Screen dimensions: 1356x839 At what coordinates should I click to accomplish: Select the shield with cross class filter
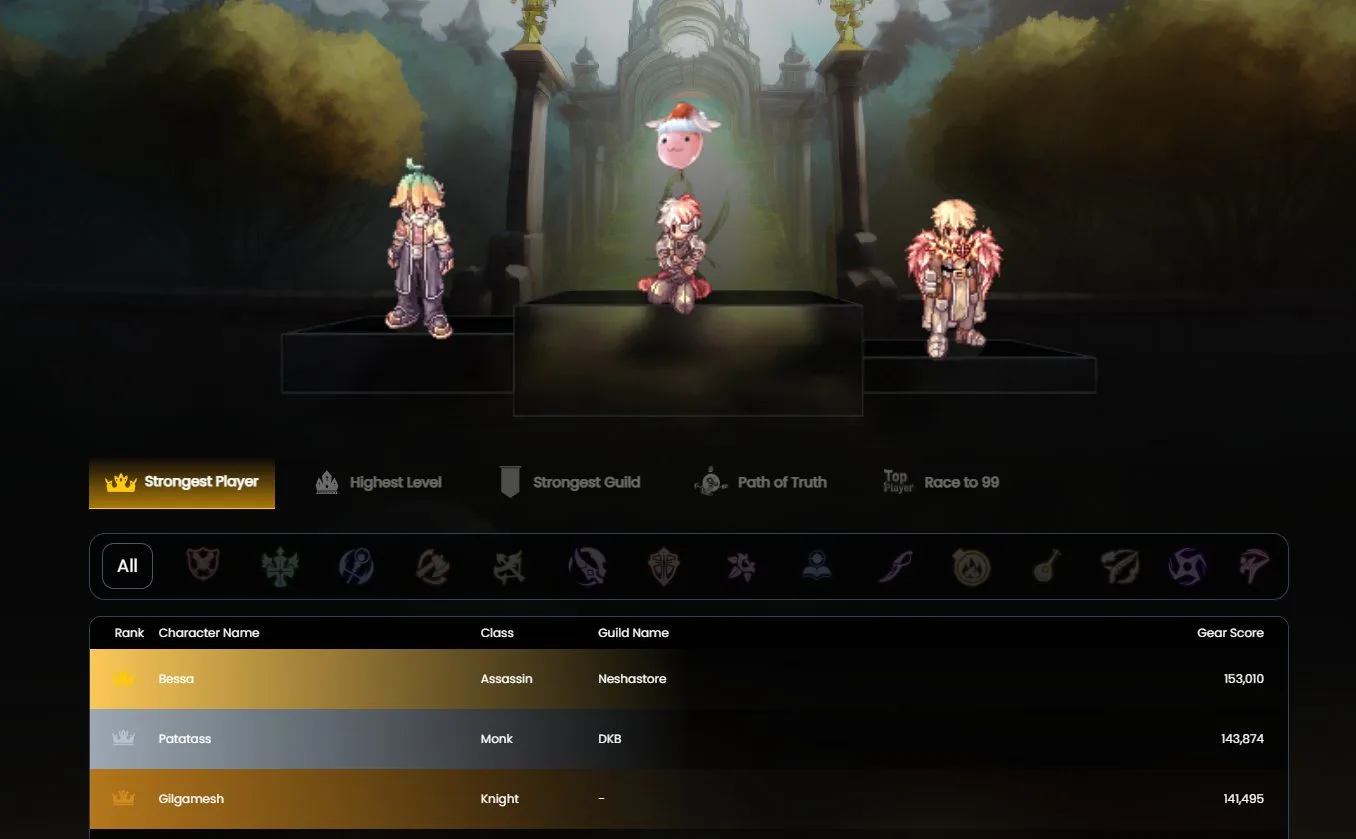pyautogui.click(x=663, y=566)
